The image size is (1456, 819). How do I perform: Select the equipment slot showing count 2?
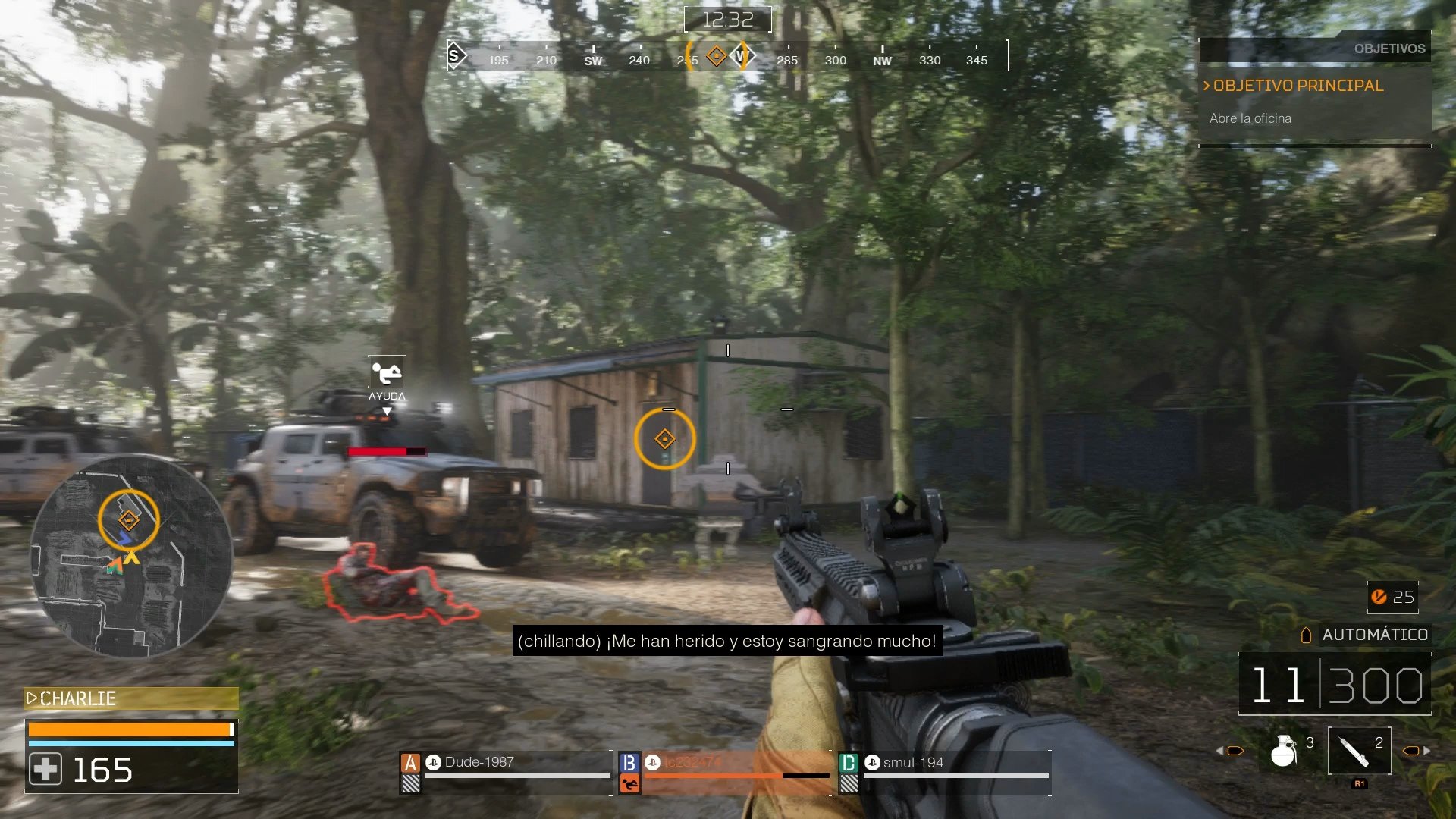coord(1358,751)
